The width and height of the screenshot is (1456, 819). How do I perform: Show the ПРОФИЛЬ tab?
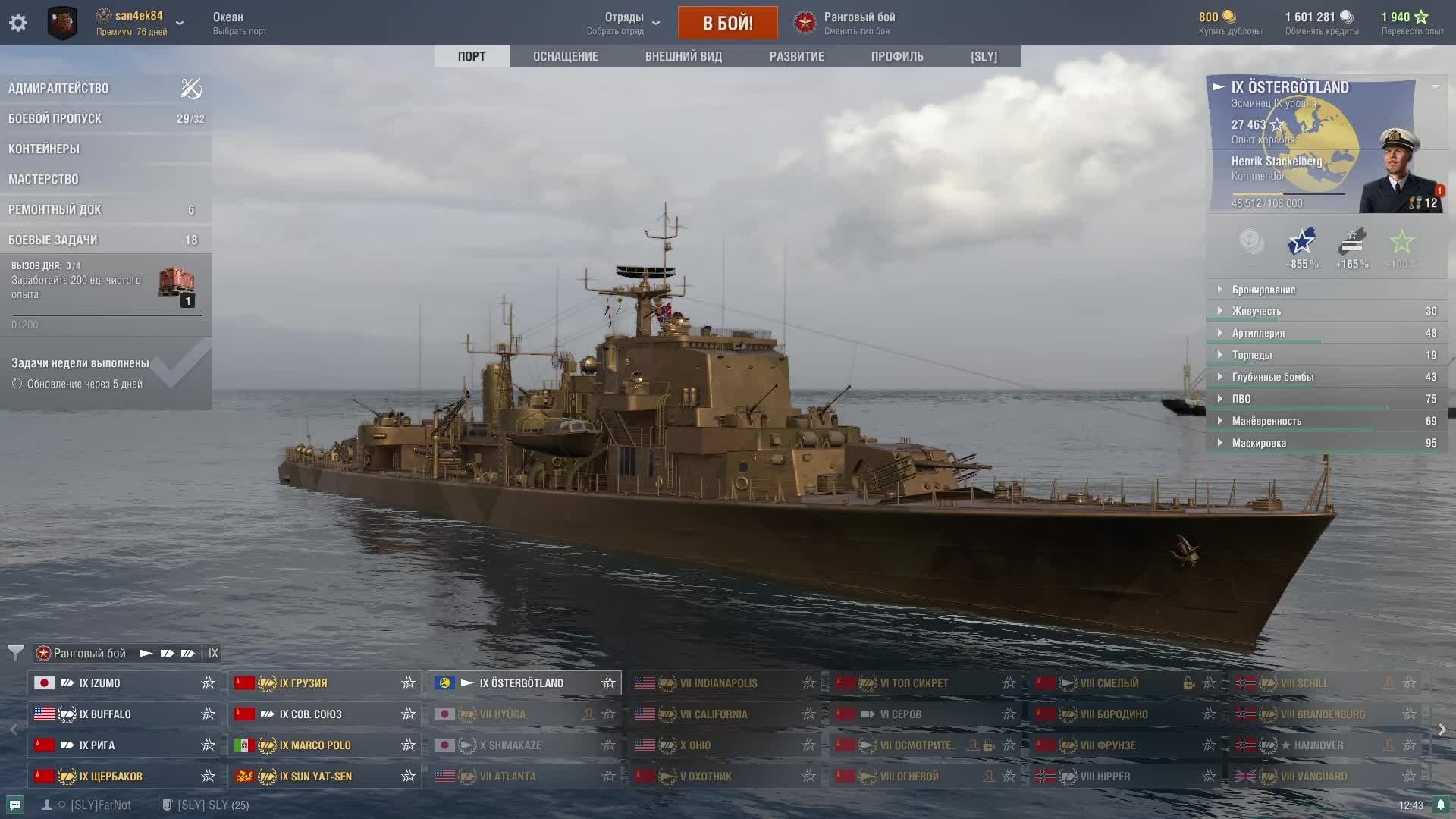click(x=897, y=56)
